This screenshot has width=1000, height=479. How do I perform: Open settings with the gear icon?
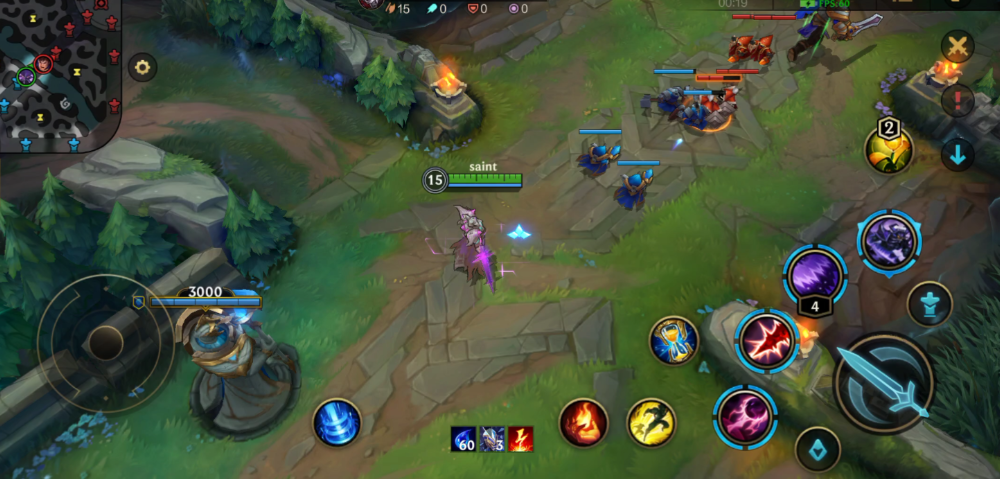[142, 68]
